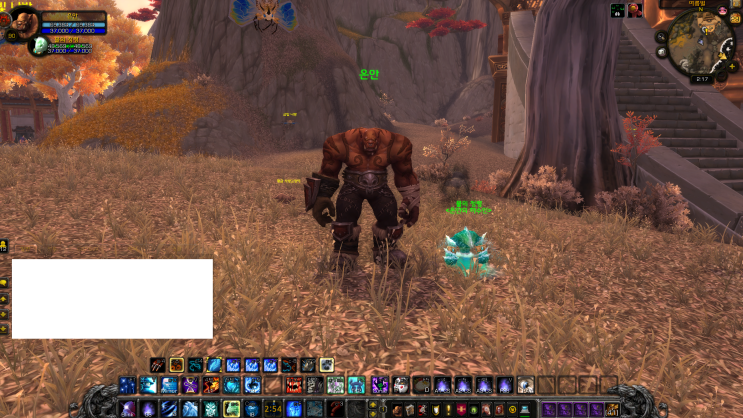Viewport: 743px width, 418px height.
Task: Select the water elemental pet portrait
Action: coord(37,46)
